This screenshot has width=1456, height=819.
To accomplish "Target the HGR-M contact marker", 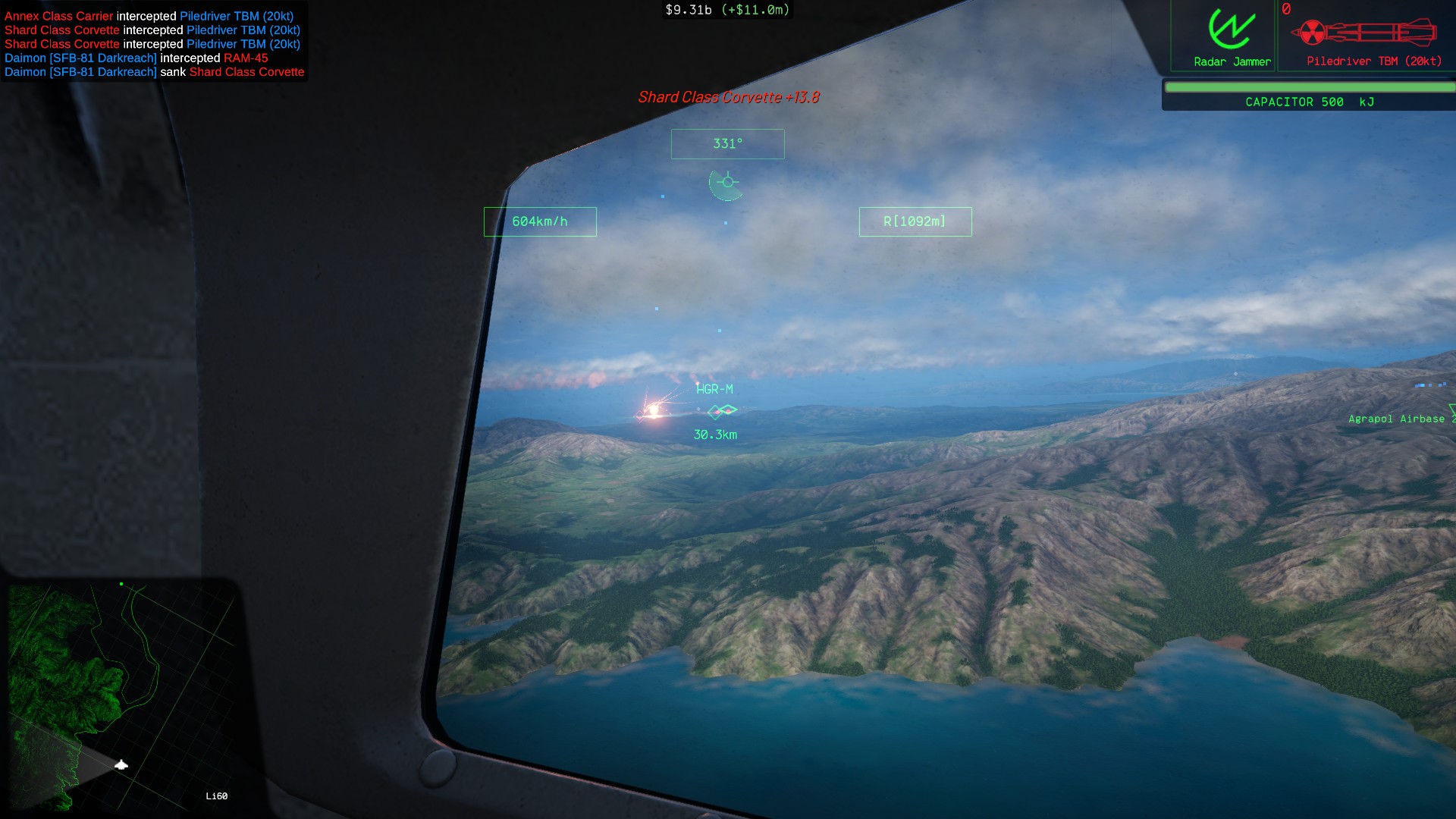I will click(x=721, y=411).
